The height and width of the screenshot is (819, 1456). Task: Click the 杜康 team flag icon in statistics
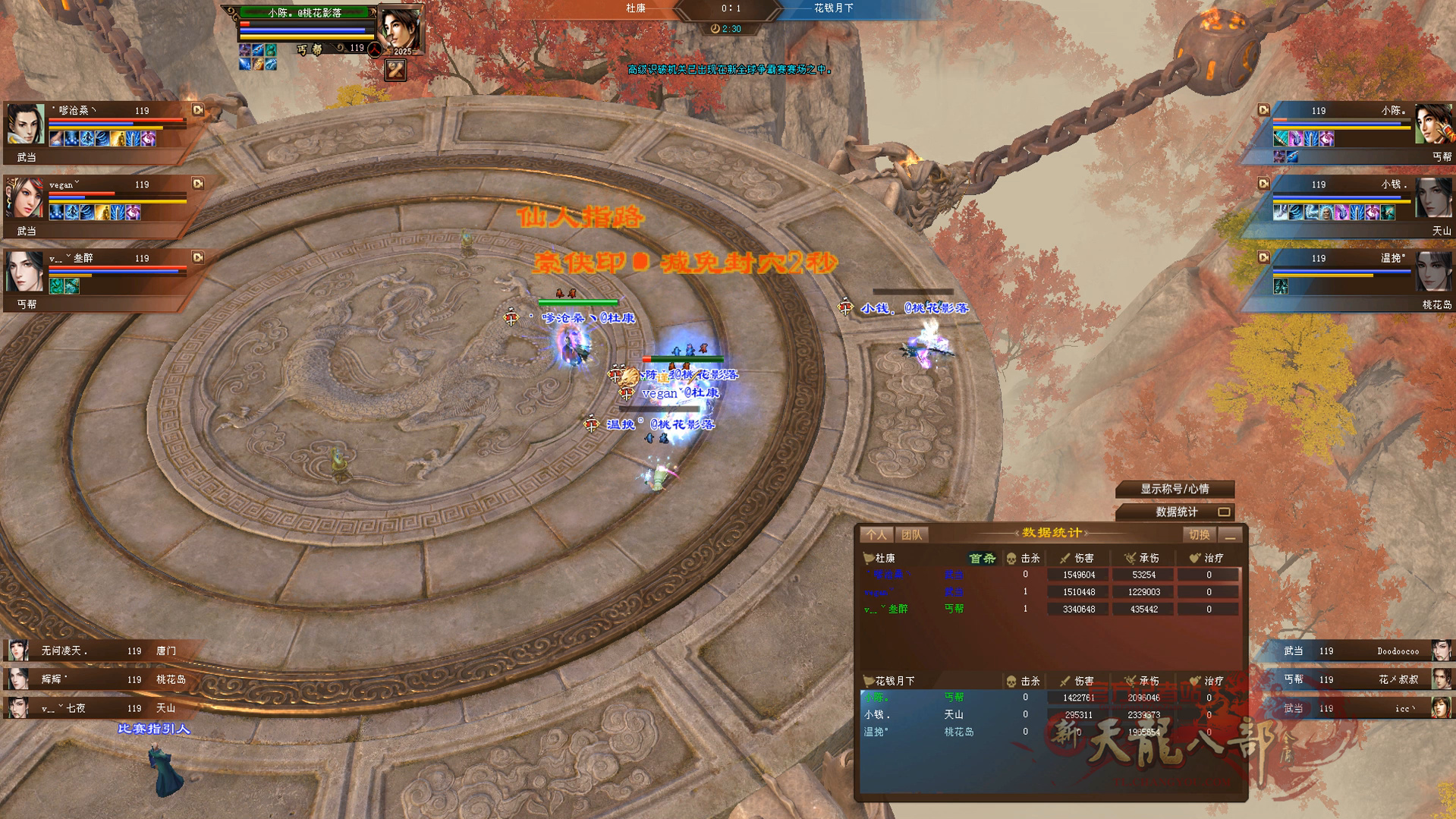866,558
